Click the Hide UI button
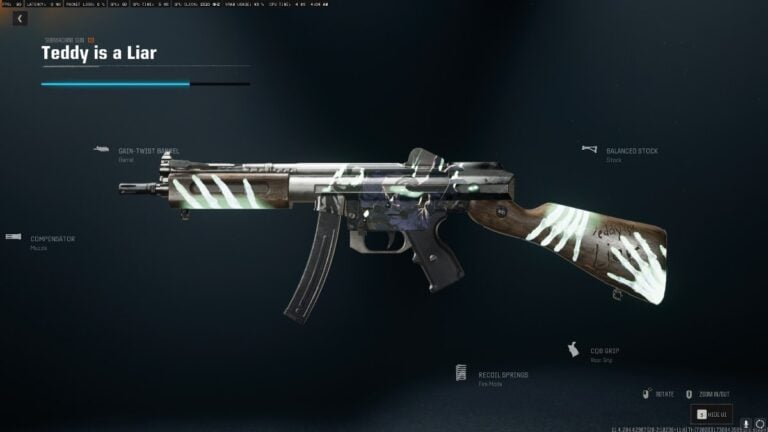Viewport: 768px width, 432px height. tap(712, 413)
